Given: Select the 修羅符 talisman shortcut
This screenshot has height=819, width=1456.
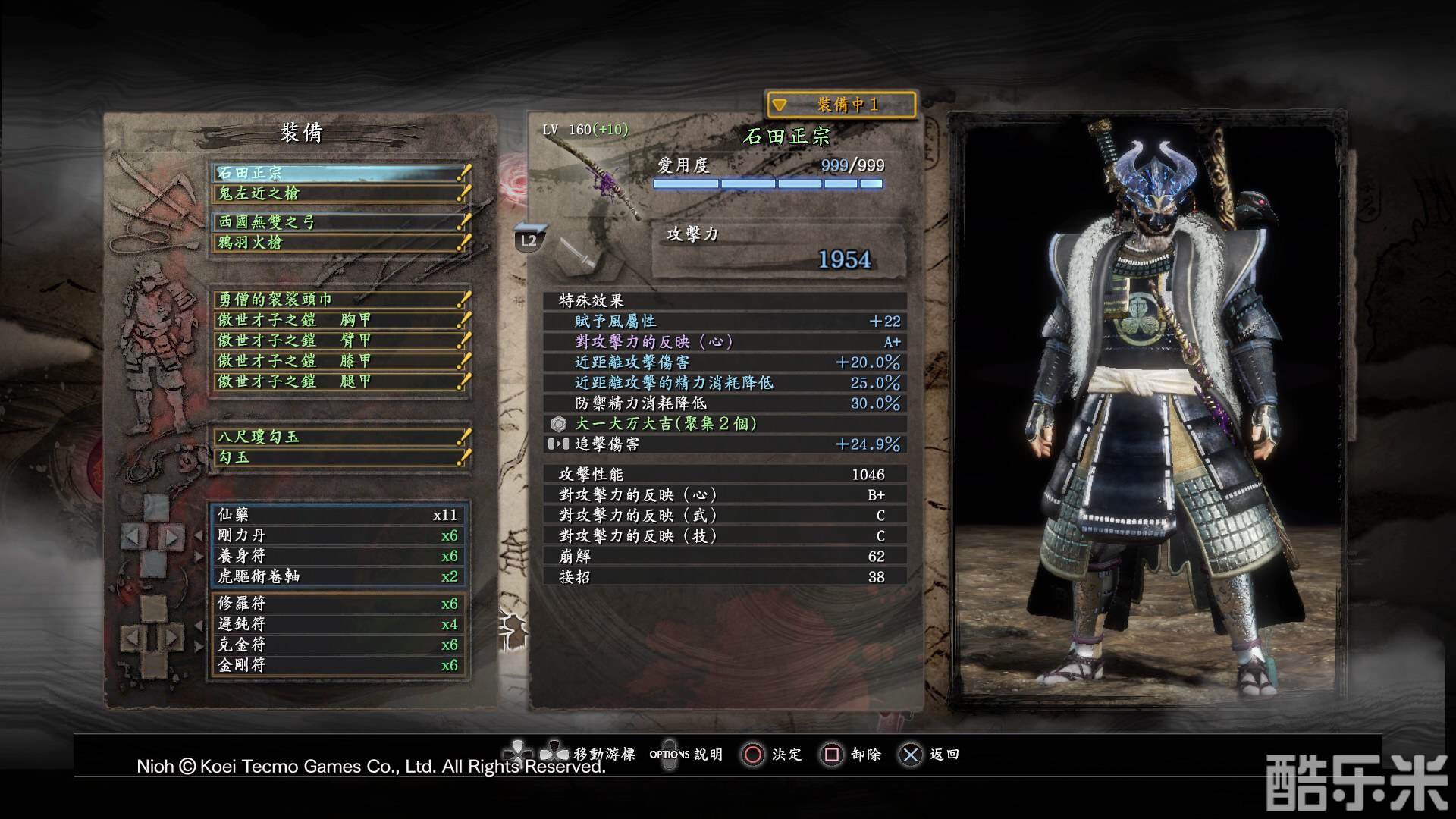Looking at the screenshot, I should (x=338, y=604).
